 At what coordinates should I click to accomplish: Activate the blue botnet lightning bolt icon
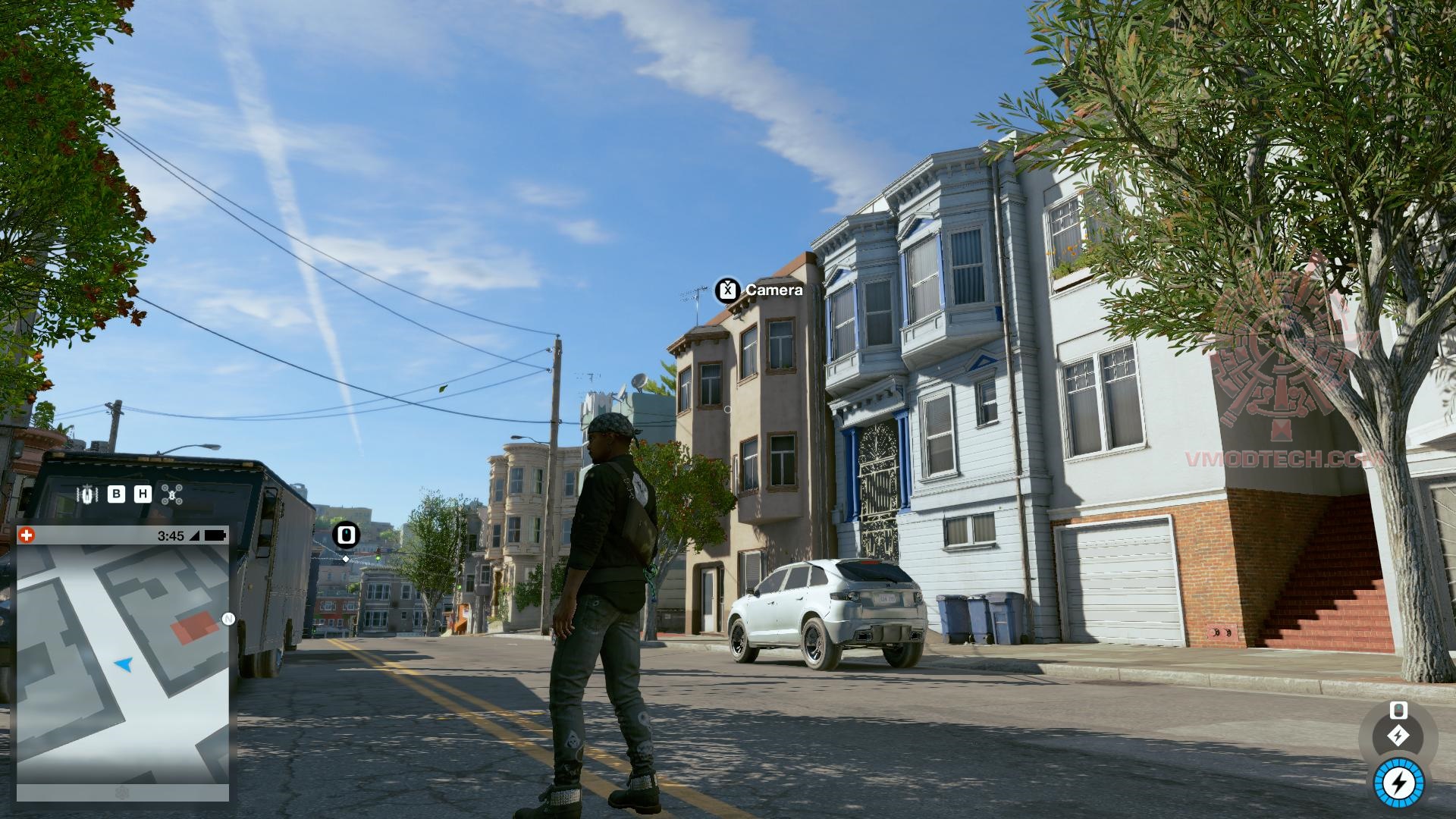point(1398,784)
